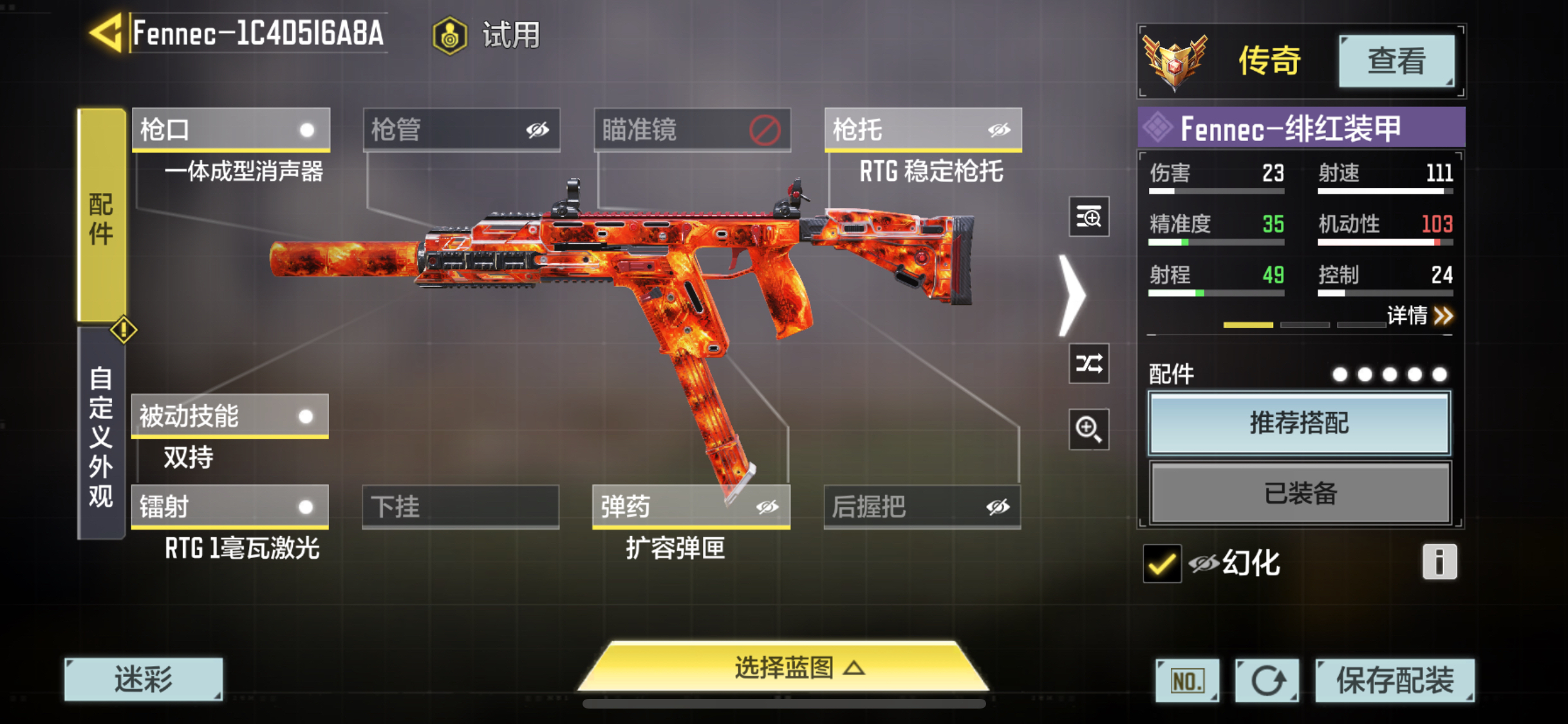Open the 下挂 underbarrel slot
1568x724 pixels.
coord(460,506)
